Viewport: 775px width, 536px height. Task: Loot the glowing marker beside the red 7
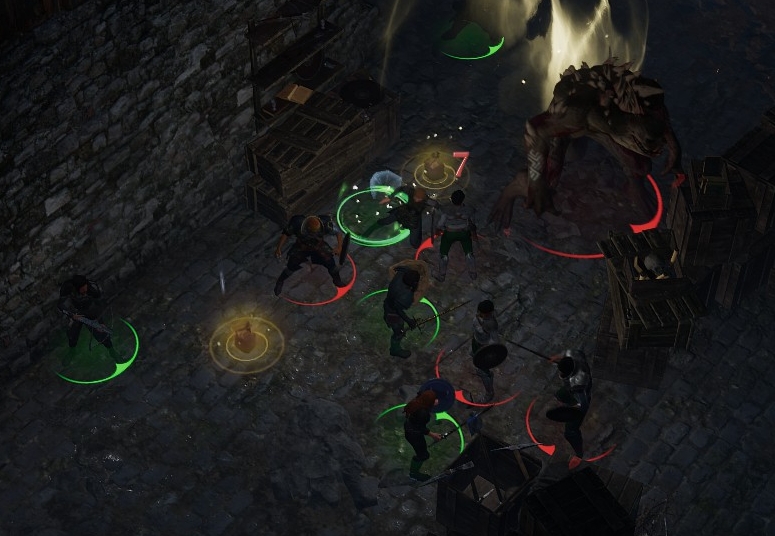(435, 169)
